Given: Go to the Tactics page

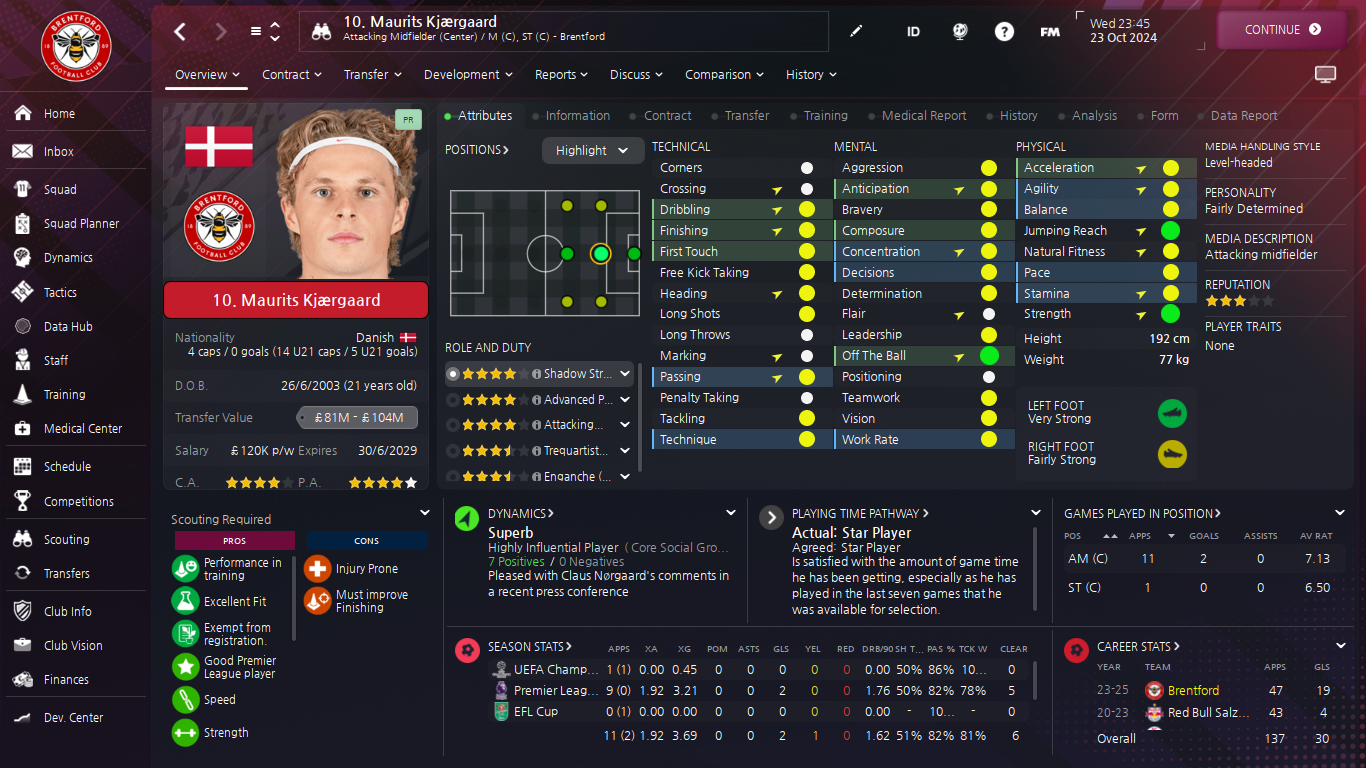Looking at the screenshot, I should tap(60, 292).
